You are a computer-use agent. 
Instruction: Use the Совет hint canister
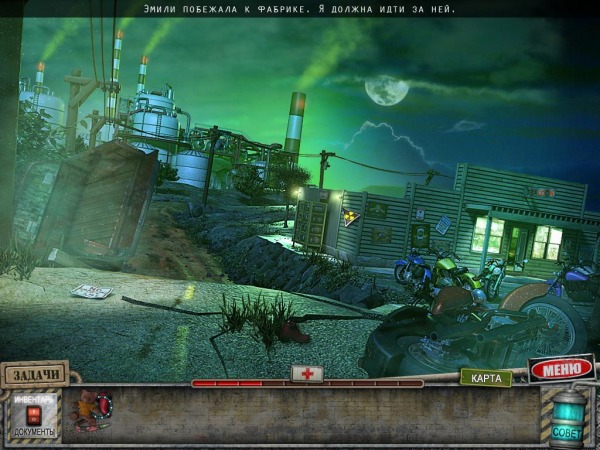[x=567, y=416]
